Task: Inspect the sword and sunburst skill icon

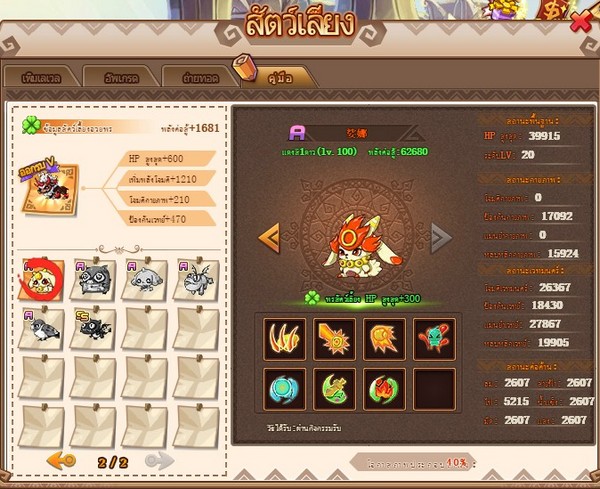Action: (x=336, y=337)
